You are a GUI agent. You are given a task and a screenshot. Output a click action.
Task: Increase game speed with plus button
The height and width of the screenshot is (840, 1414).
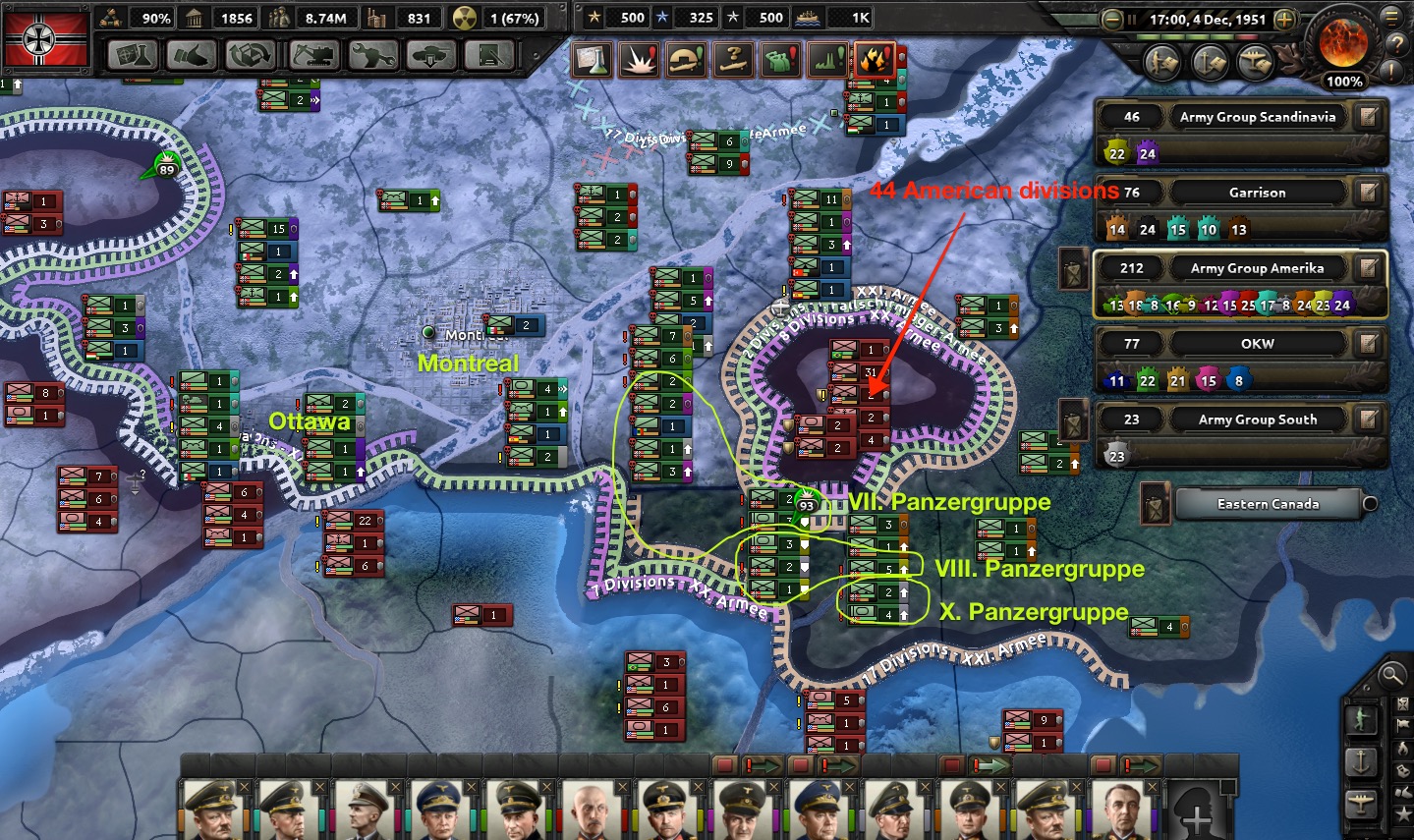tap(1283, 20)
